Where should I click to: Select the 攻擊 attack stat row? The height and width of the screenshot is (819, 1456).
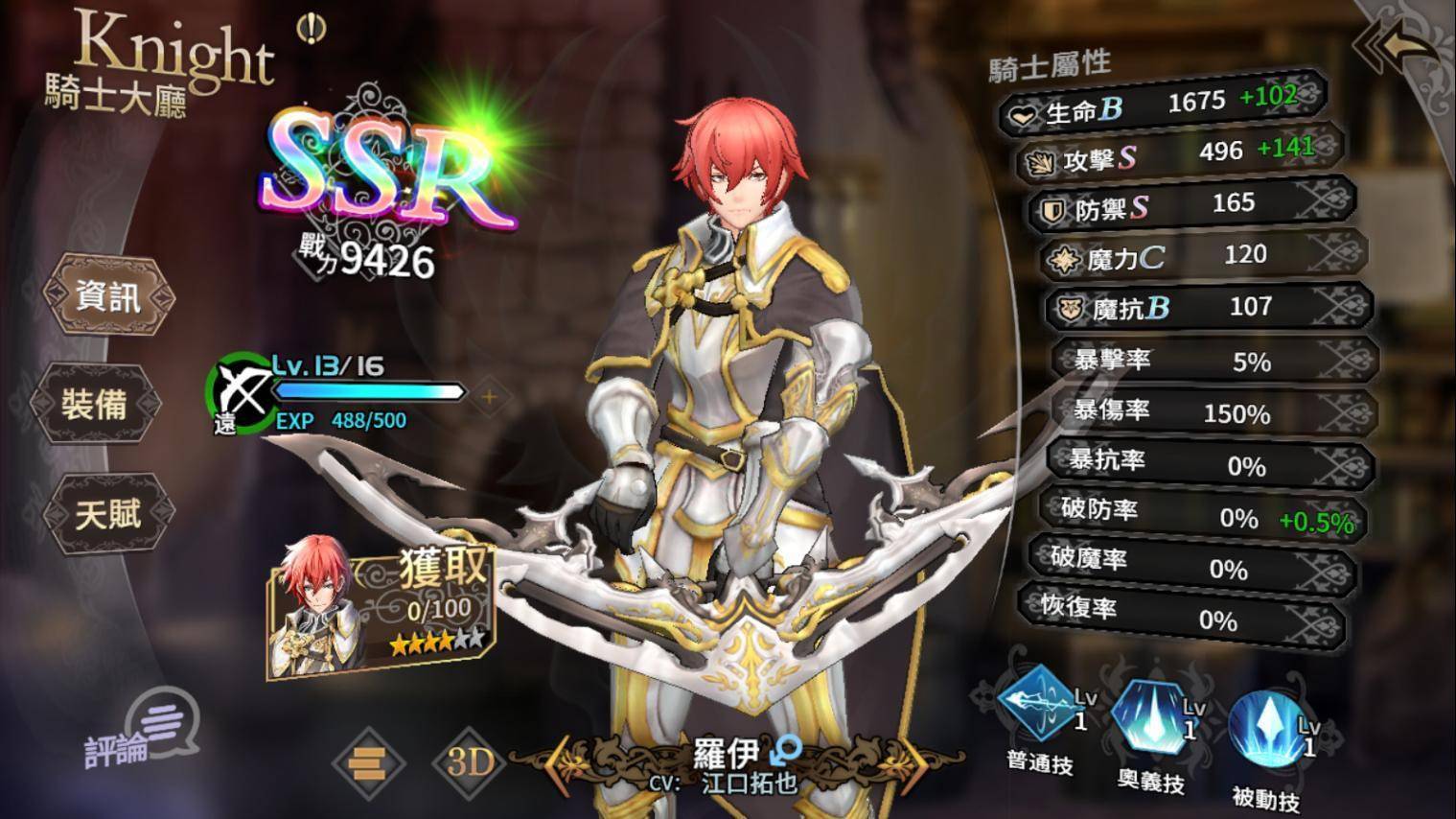[x=1179, y=155]
